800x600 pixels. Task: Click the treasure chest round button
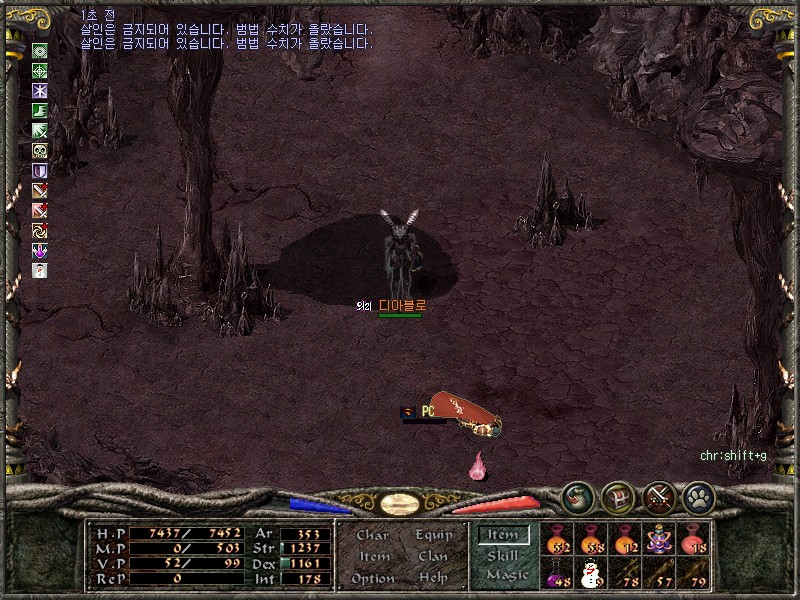pyautogui.click(x=617, y=495)
